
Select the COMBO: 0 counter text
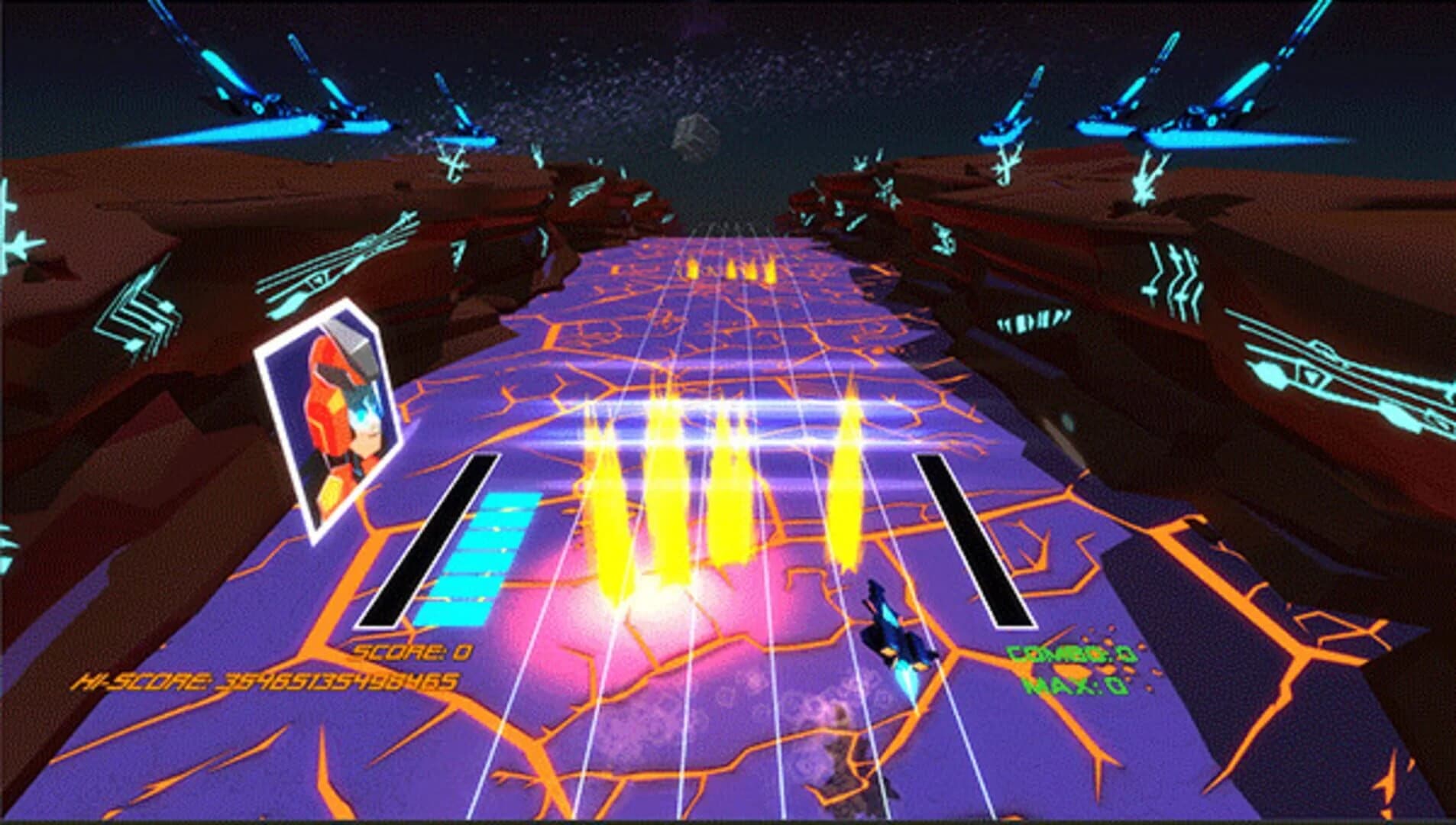pyautogui.click(x=1073, y=653)
